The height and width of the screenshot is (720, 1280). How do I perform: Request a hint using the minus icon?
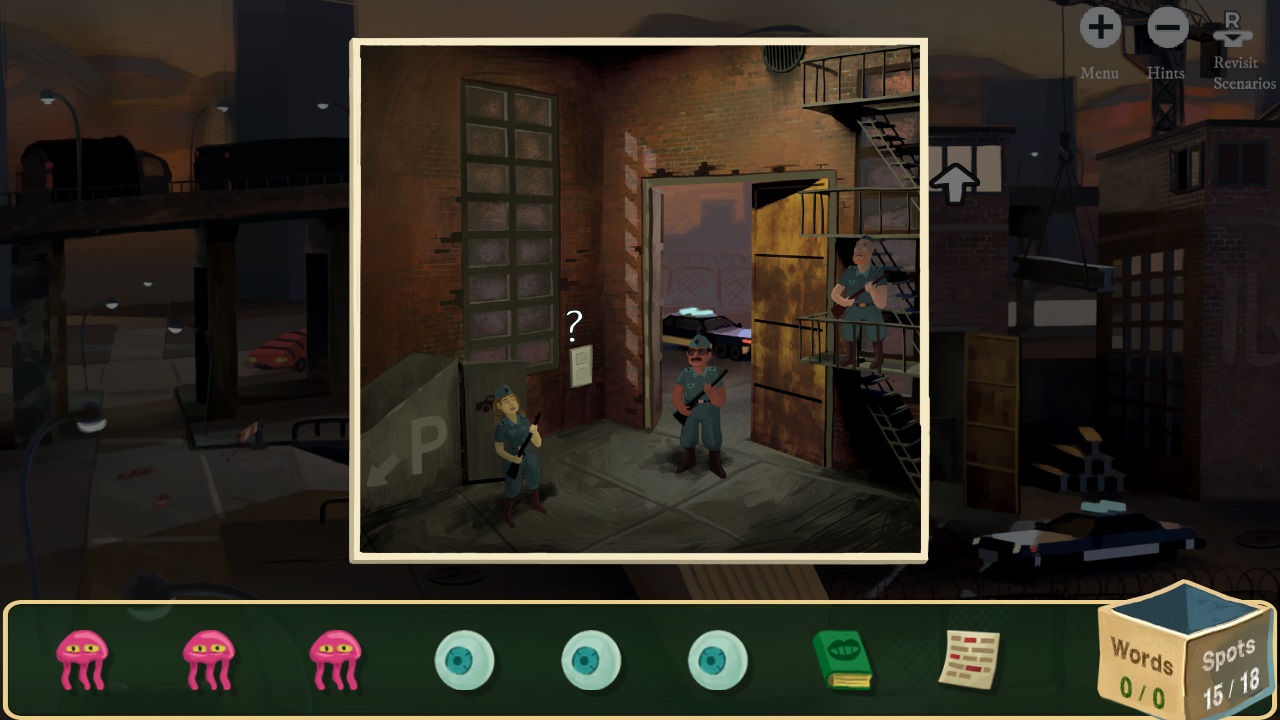(1166, 28)
